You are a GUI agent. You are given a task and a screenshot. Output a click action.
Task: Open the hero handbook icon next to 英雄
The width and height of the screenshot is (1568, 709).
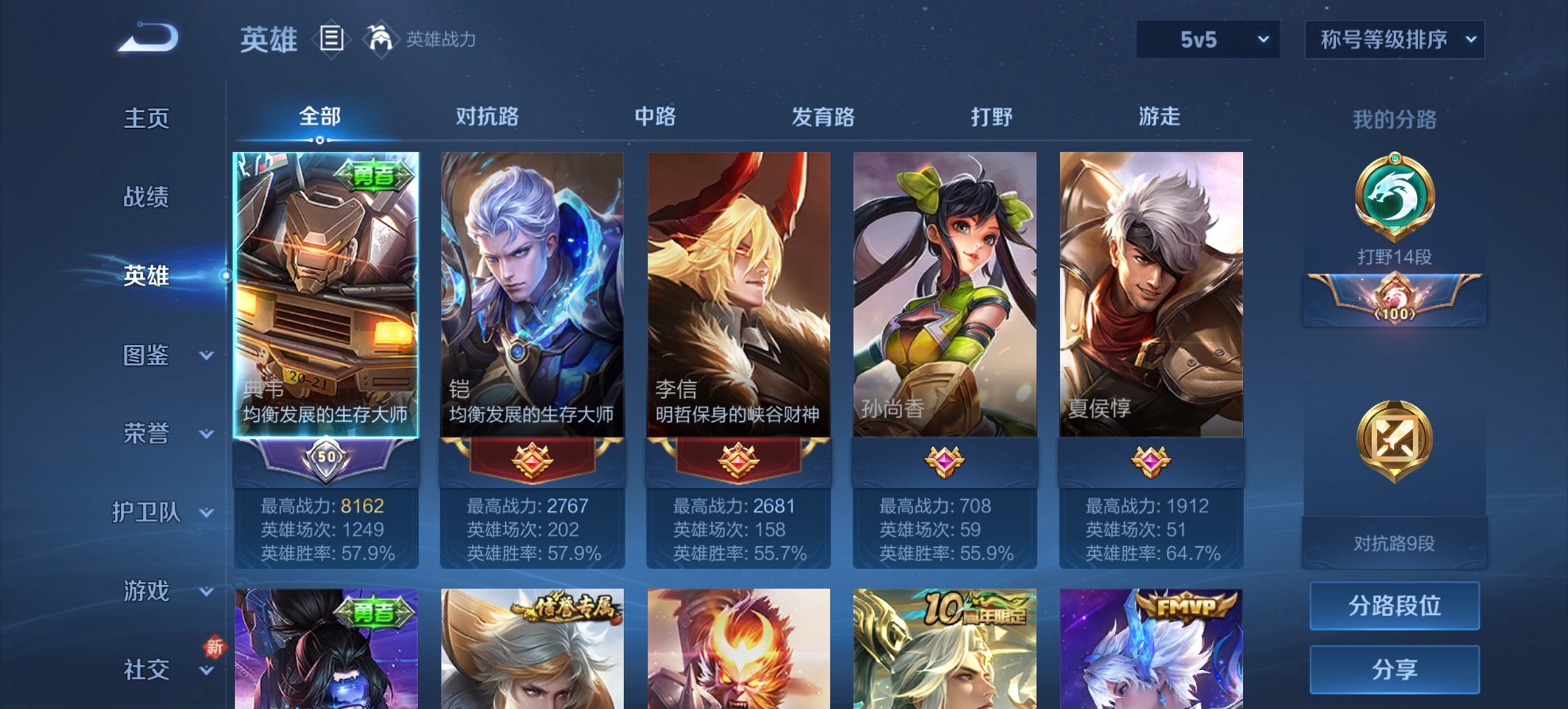[333, 40]
